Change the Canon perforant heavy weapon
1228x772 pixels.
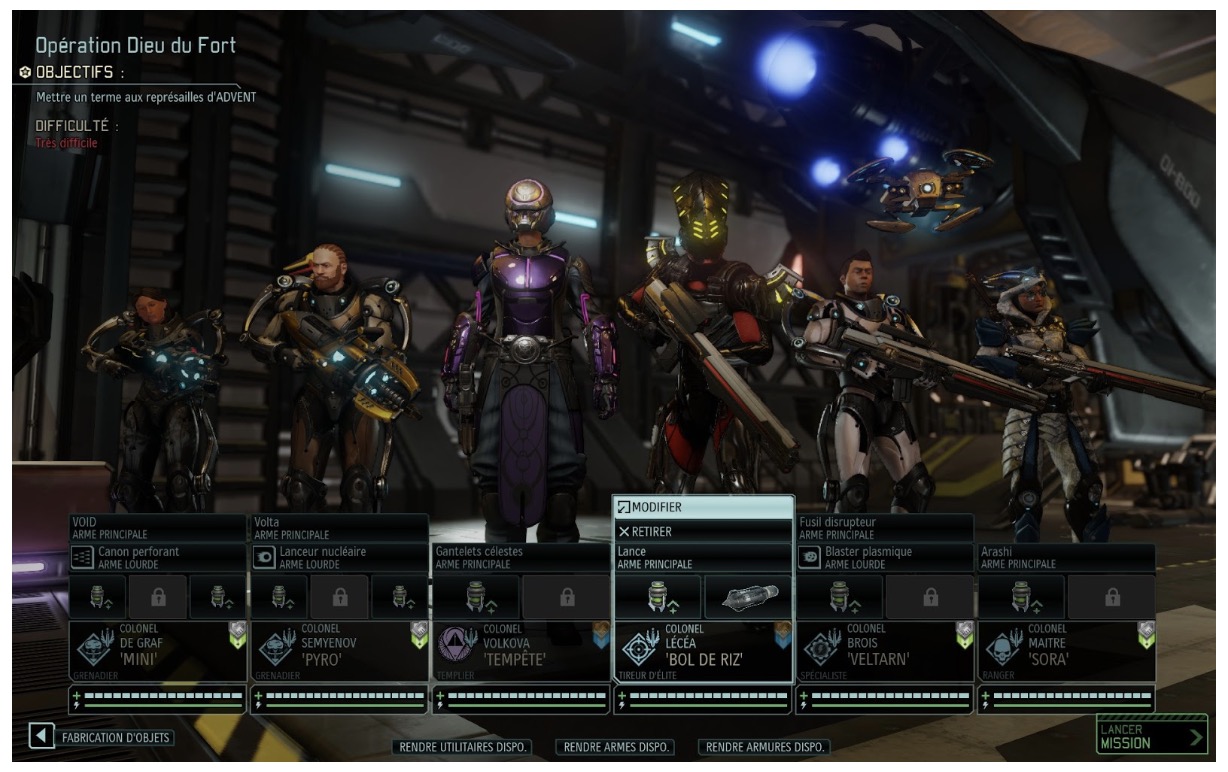[x=158, y=557]
